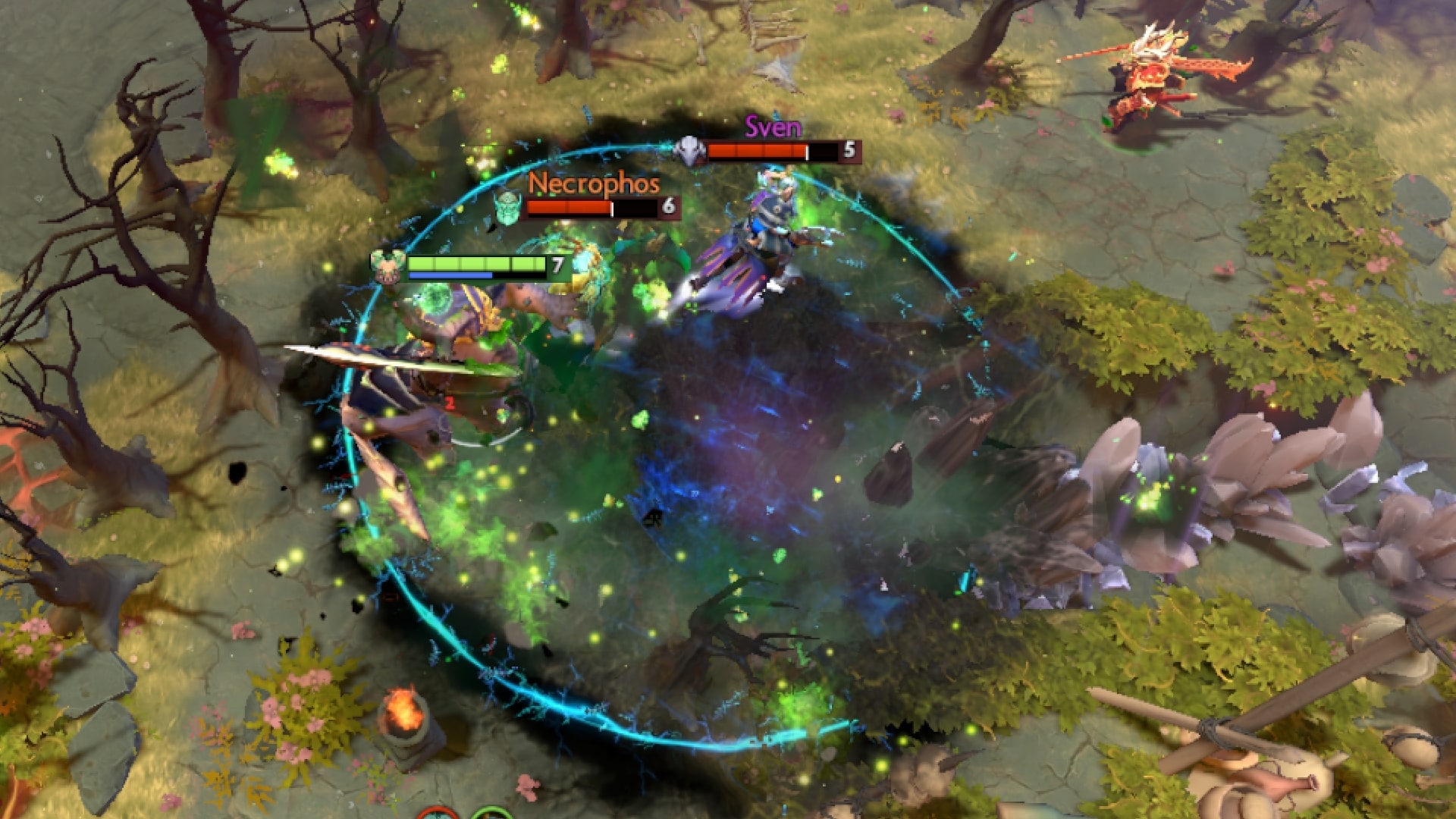Click the Necrophos name label
Viewport: 1456px width, 819px height.
pyautogui.click(x=595, y=184)
